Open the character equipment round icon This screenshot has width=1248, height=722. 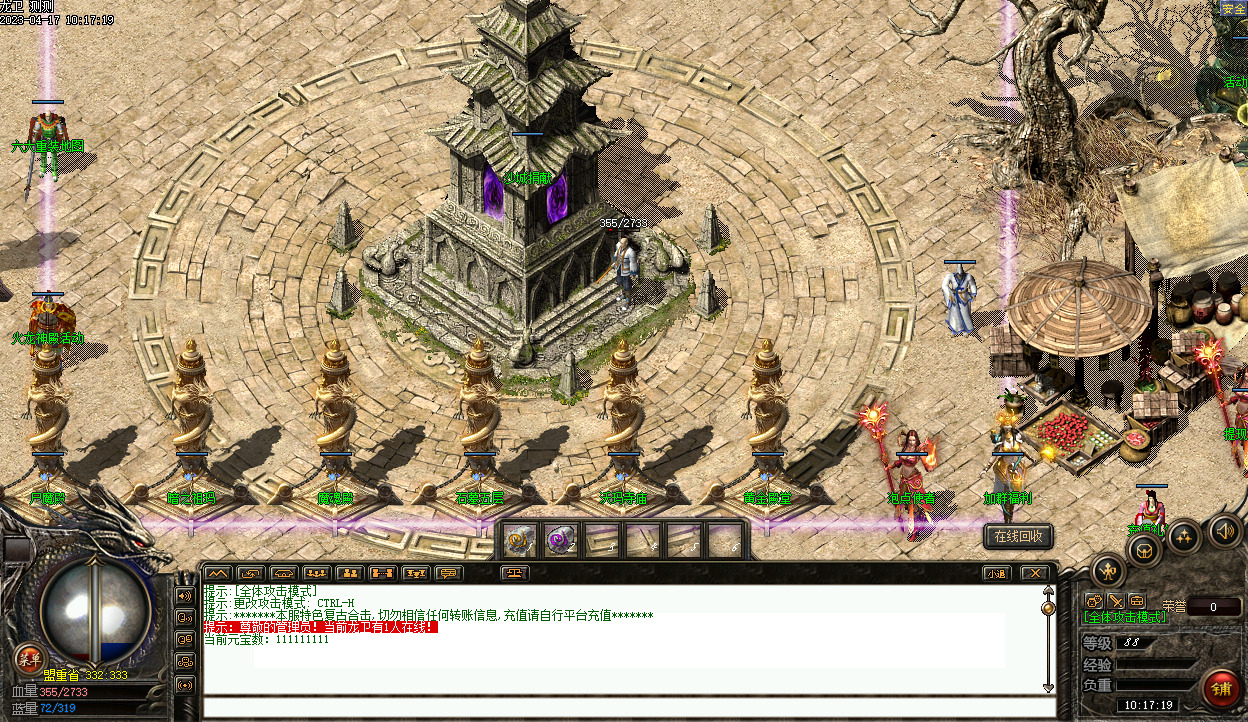[1108, 571]
